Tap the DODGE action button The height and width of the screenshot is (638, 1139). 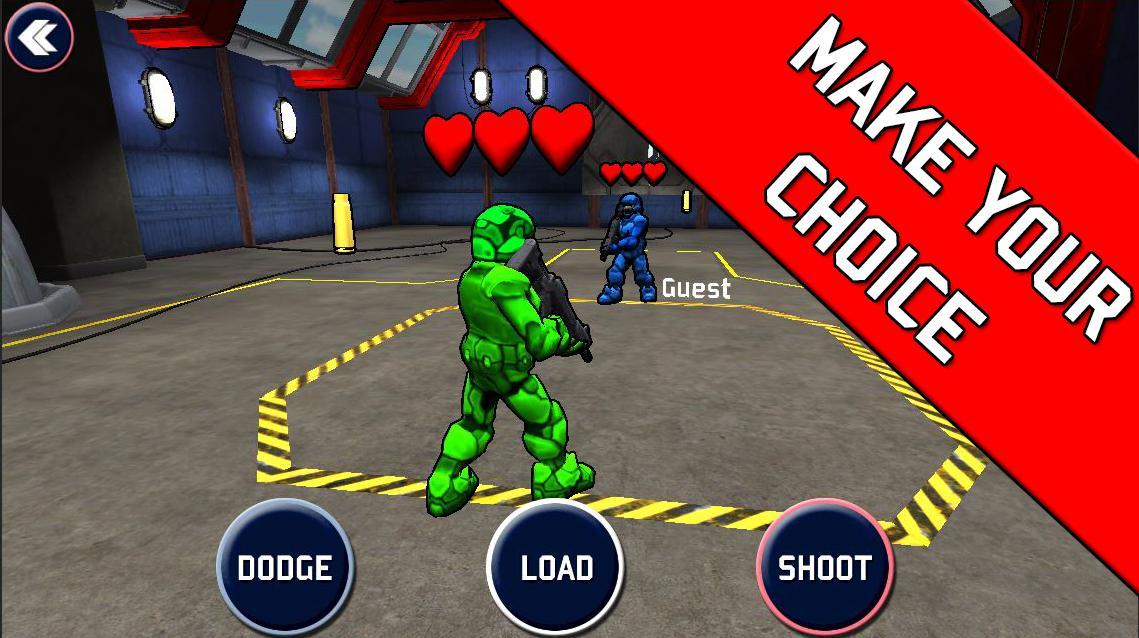(x=285, y=567)
